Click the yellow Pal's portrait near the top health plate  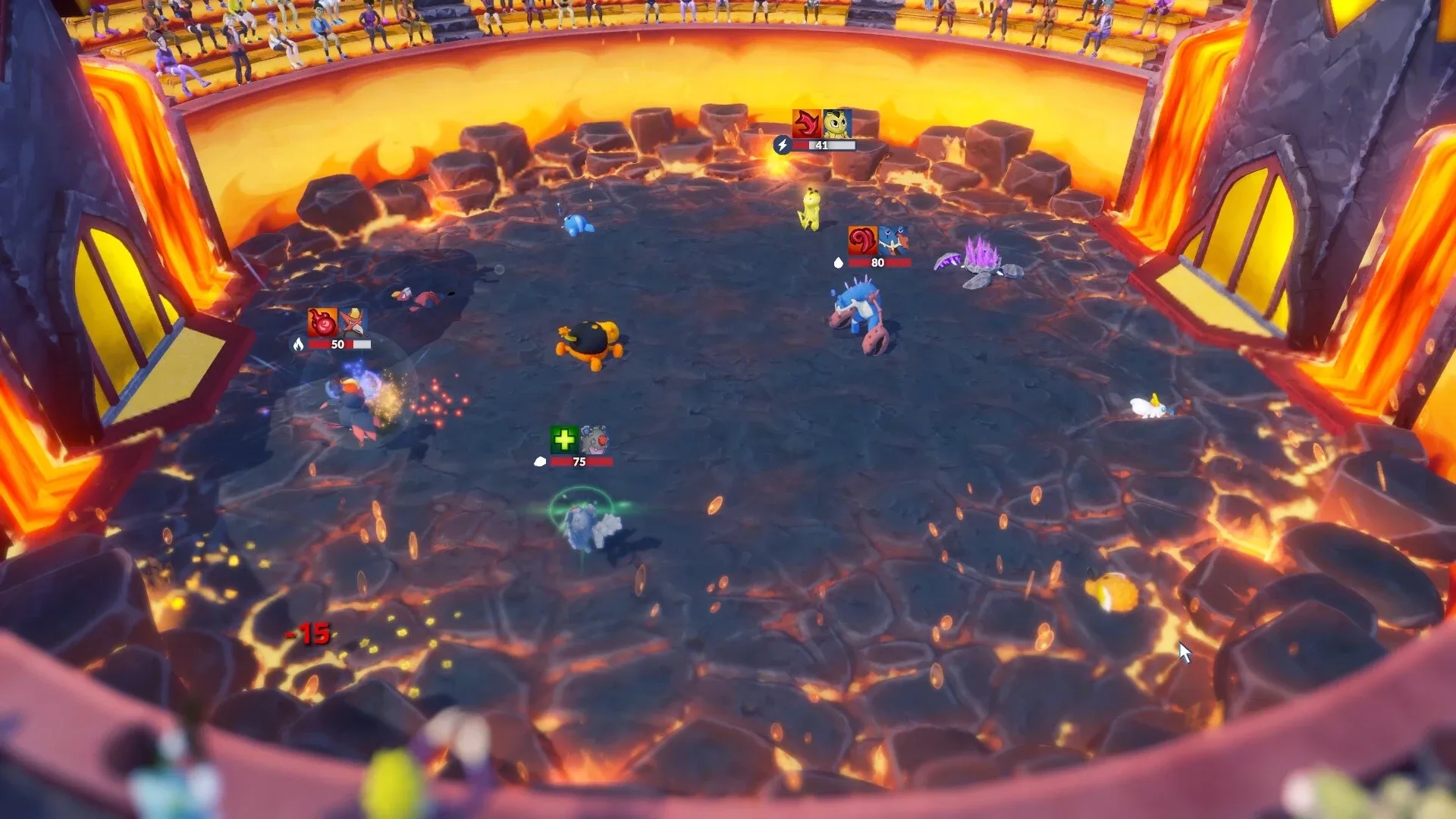coord(837,124)
